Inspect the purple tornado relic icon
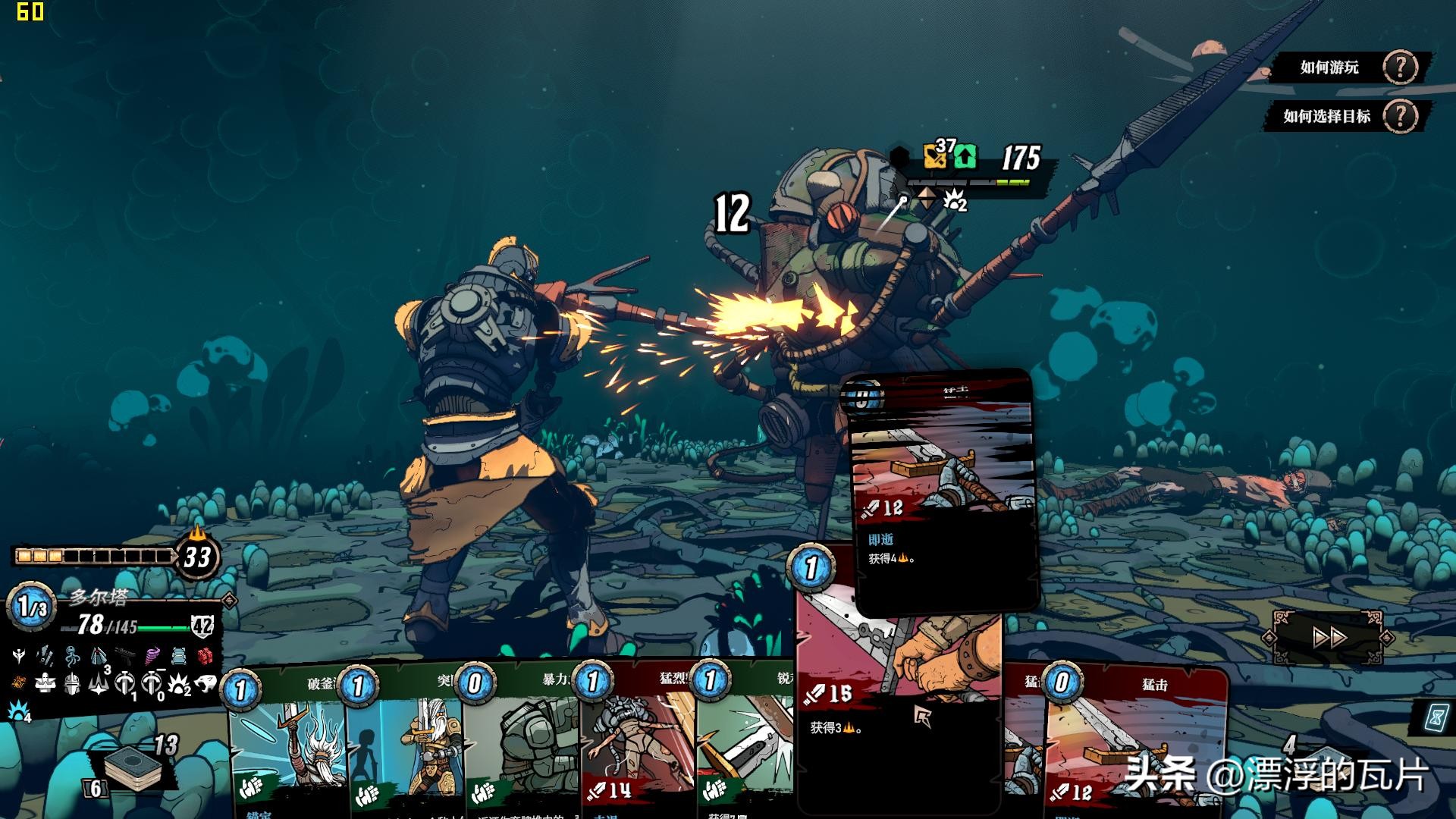1456x819 pixels. [152, 655]
